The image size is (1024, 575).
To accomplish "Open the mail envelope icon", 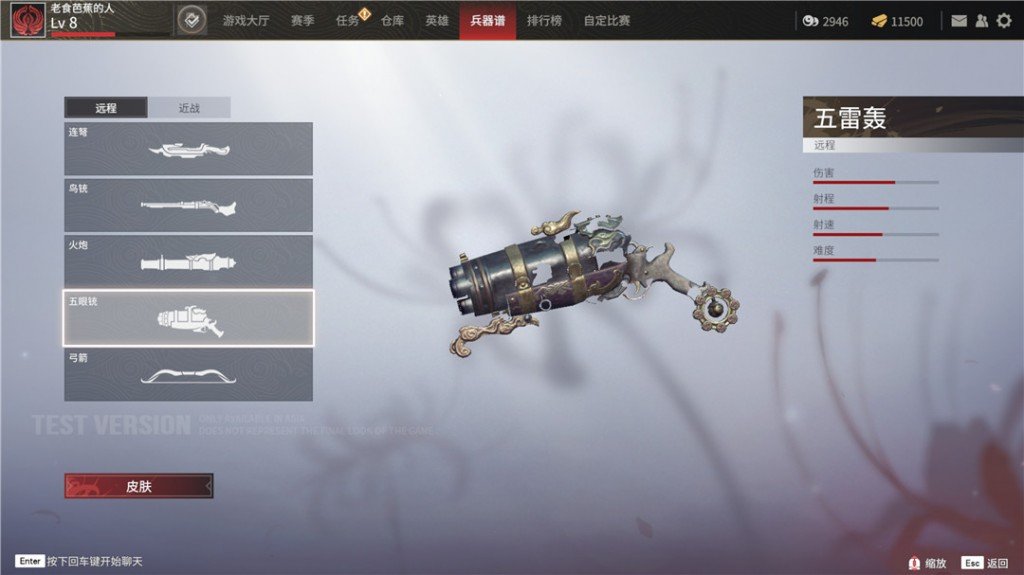I will (959, 21).
